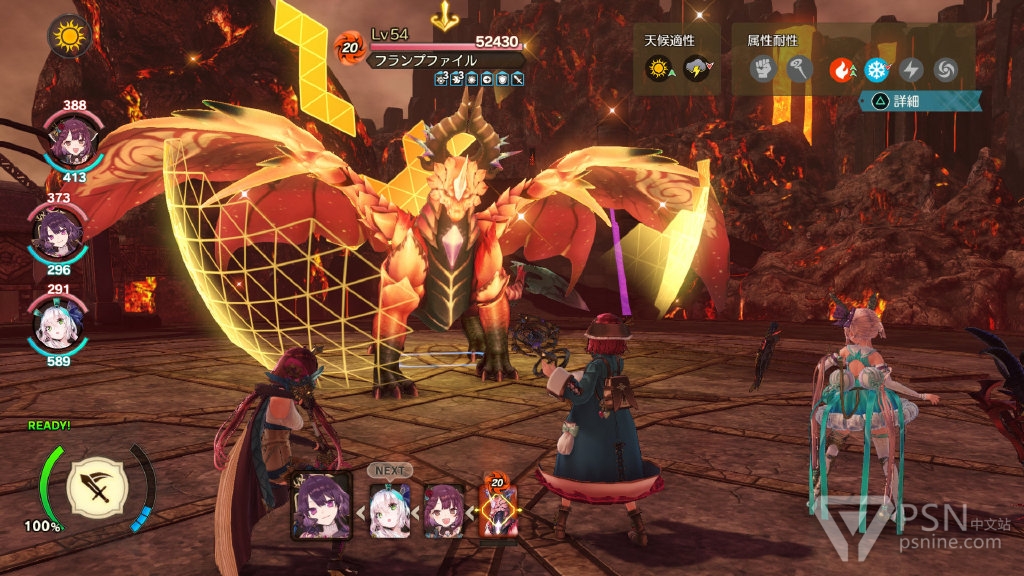Viewport: 1024px width, 576px height.
Task: Click the fire resistance icon
Action: click(x=842, y=69)
